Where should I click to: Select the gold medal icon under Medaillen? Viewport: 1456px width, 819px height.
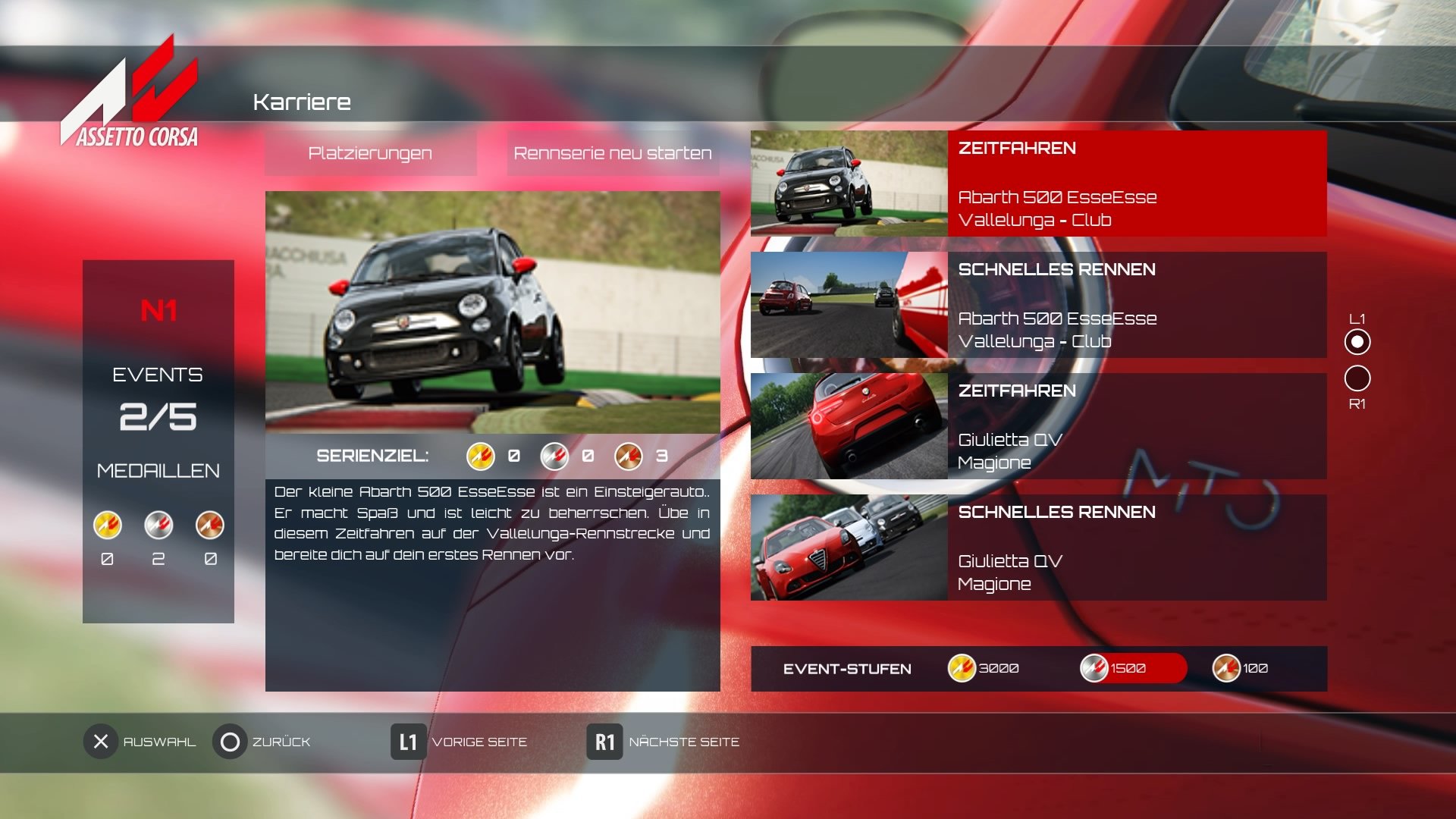106,526
